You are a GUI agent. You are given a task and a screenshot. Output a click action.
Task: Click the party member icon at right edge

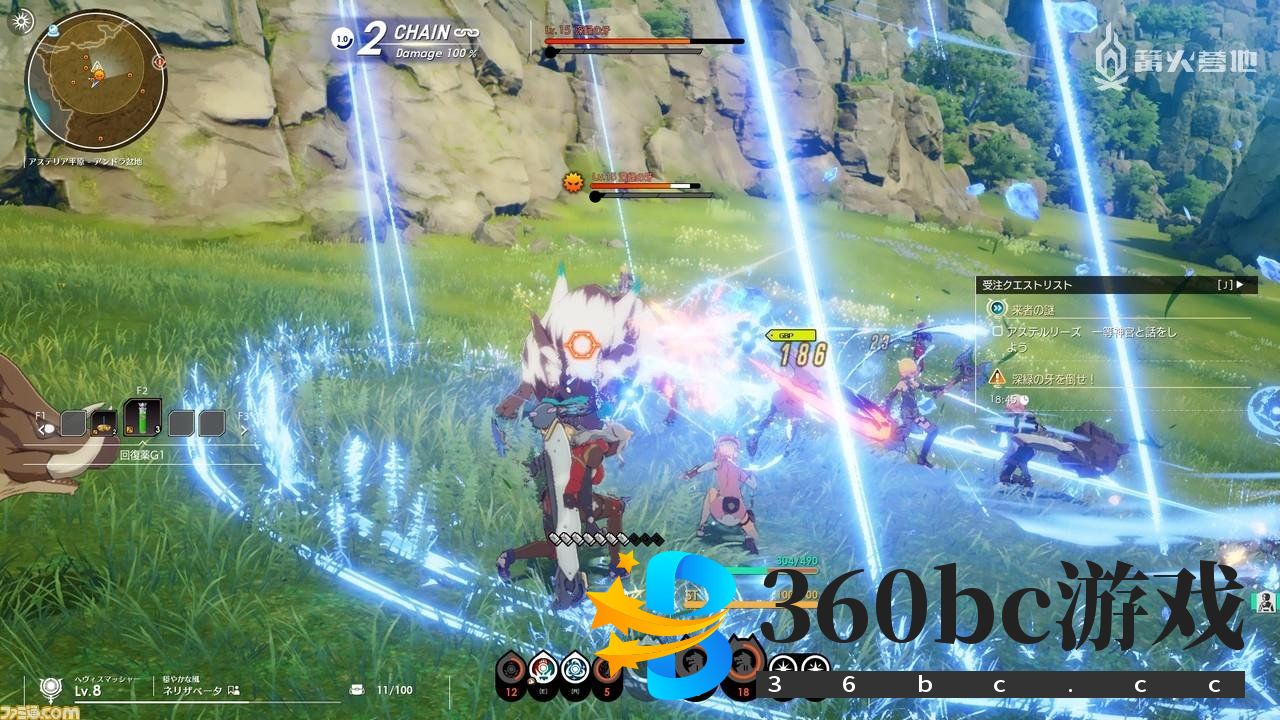pyautogui.click(x=1266, y=601)
